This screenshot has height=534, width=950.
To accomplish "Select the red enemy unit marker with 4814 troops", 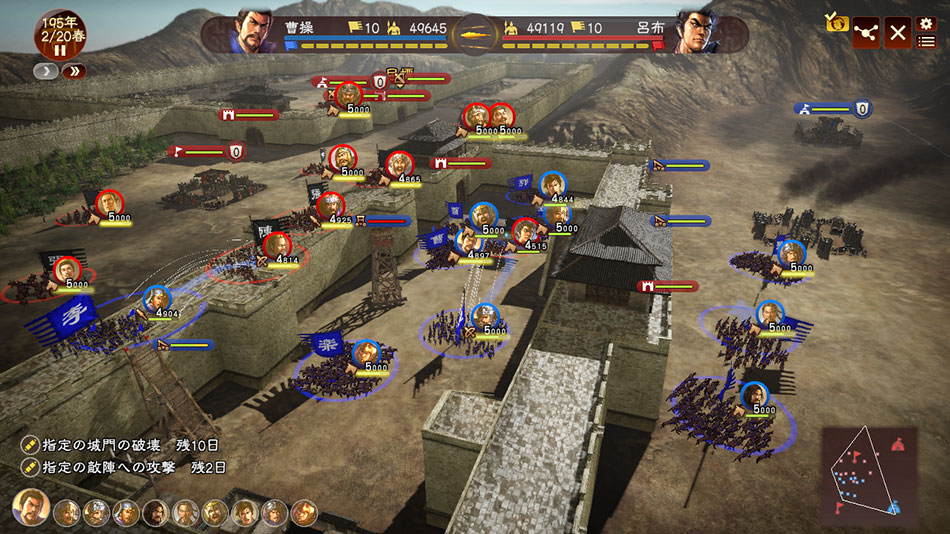I will tap(277, 245).
